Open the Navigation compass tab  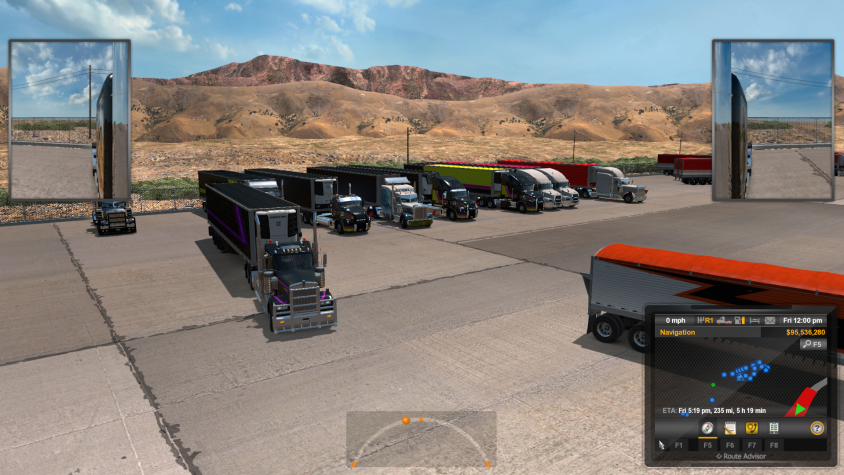coord(707,428)
